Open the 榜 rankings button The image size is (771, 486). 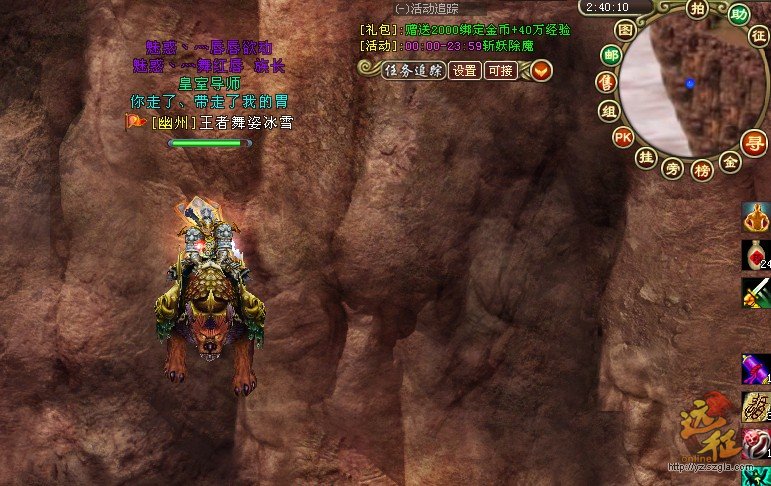[702, 169]
